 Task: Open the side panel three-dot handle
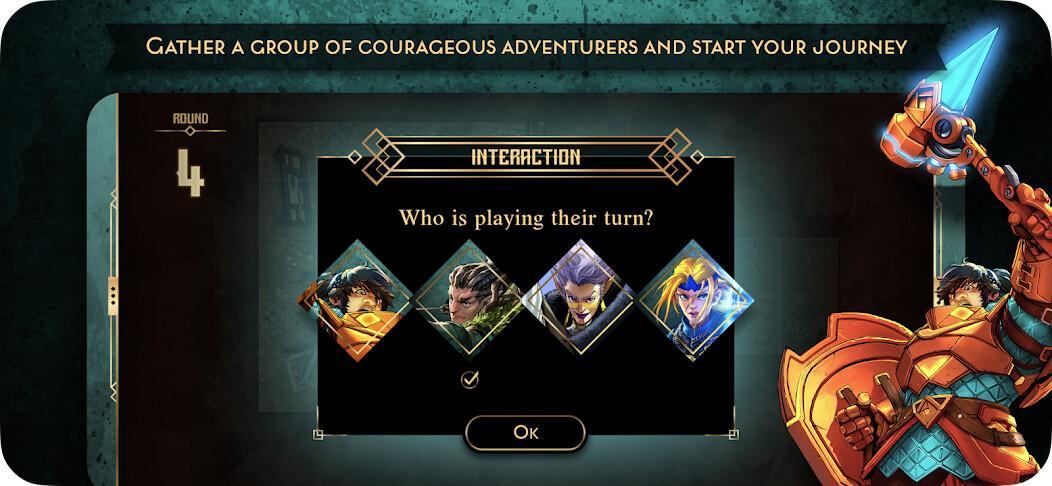(113, 295)
